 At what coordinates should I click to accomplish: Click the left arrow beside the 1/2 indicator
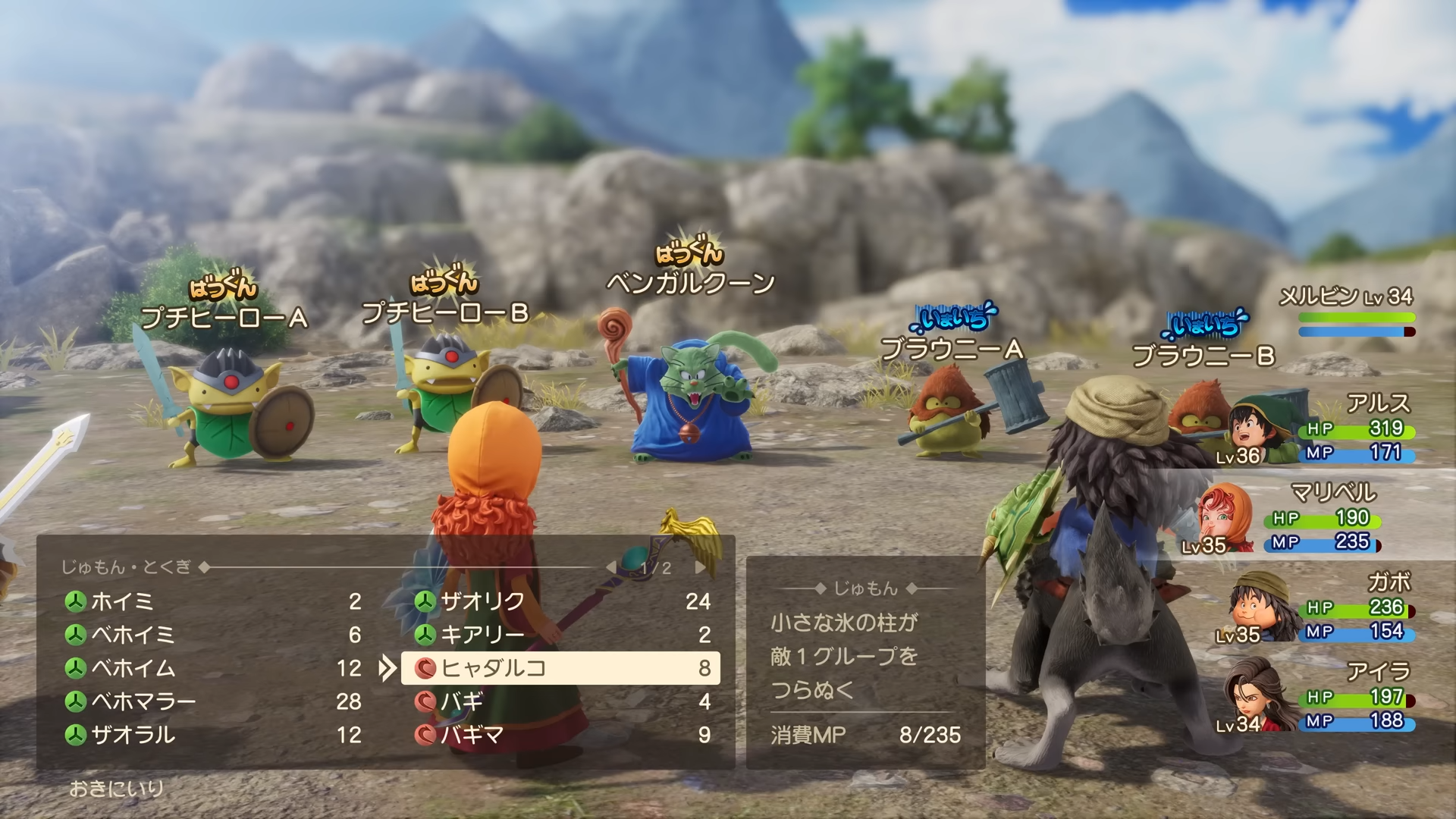[611, 566]
